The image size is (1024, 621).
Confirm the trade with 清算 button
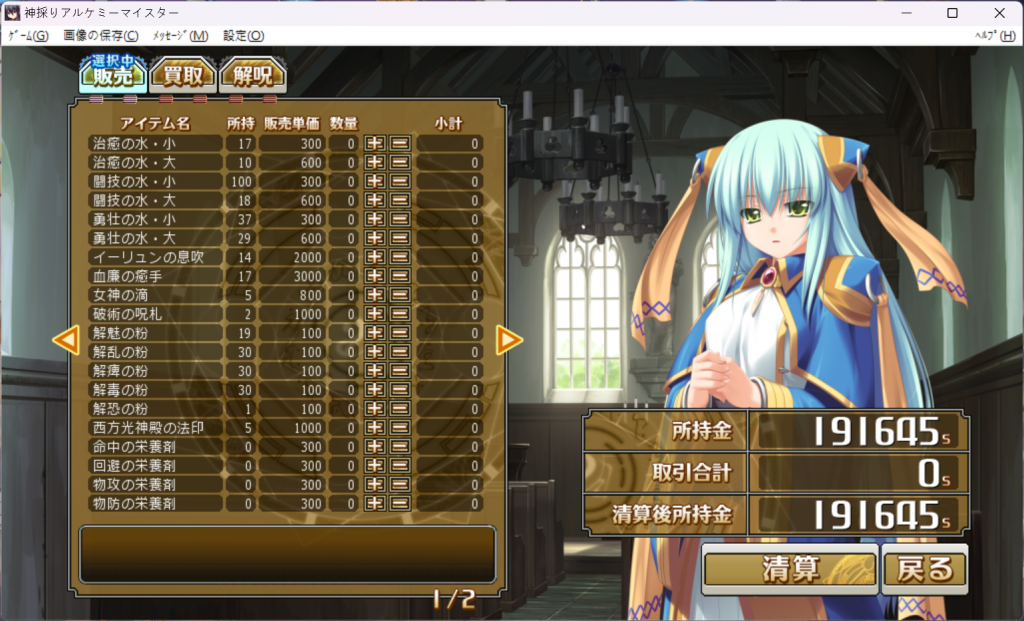click(790, 568)
